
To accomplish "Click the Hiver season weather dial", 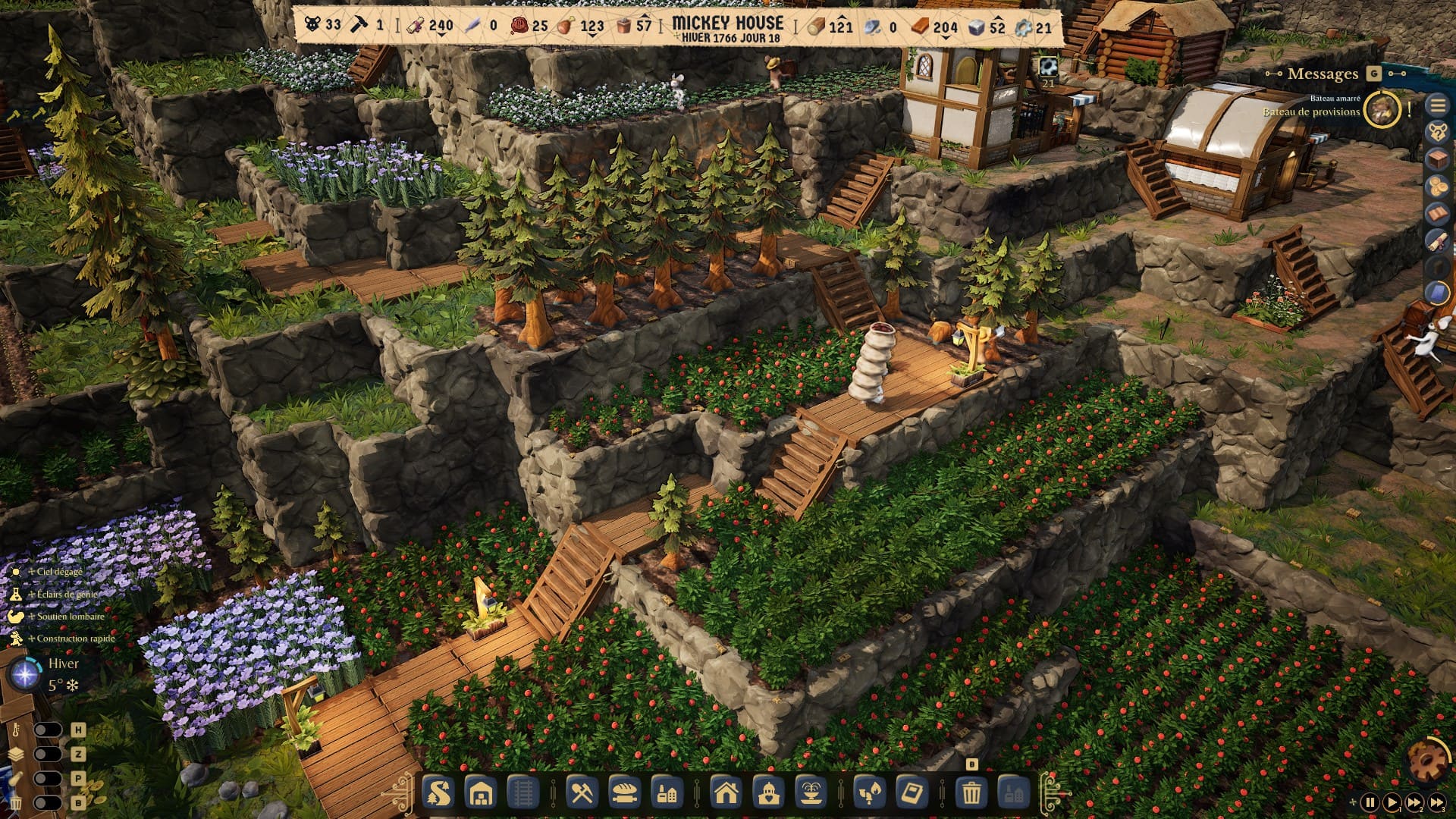I will click(25, 673).
